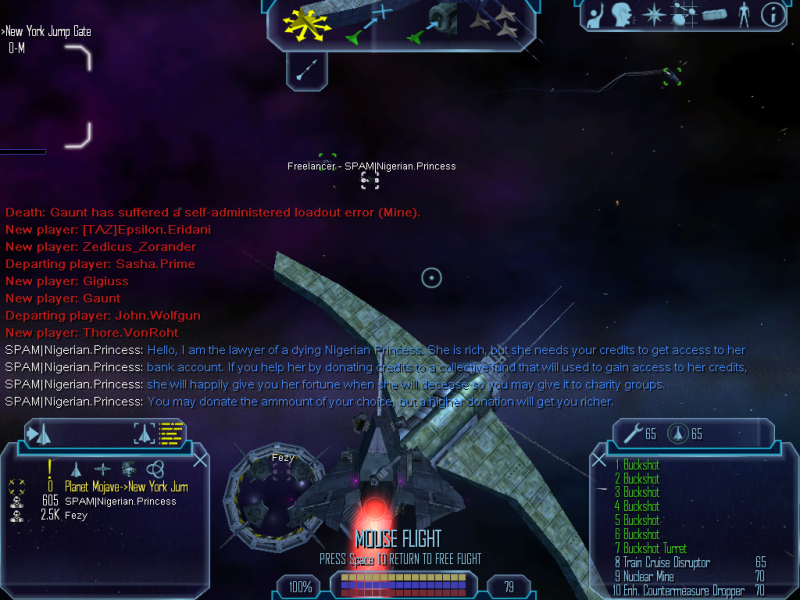Toggle the cruise arrow button below maneuvers

[308, 68]
